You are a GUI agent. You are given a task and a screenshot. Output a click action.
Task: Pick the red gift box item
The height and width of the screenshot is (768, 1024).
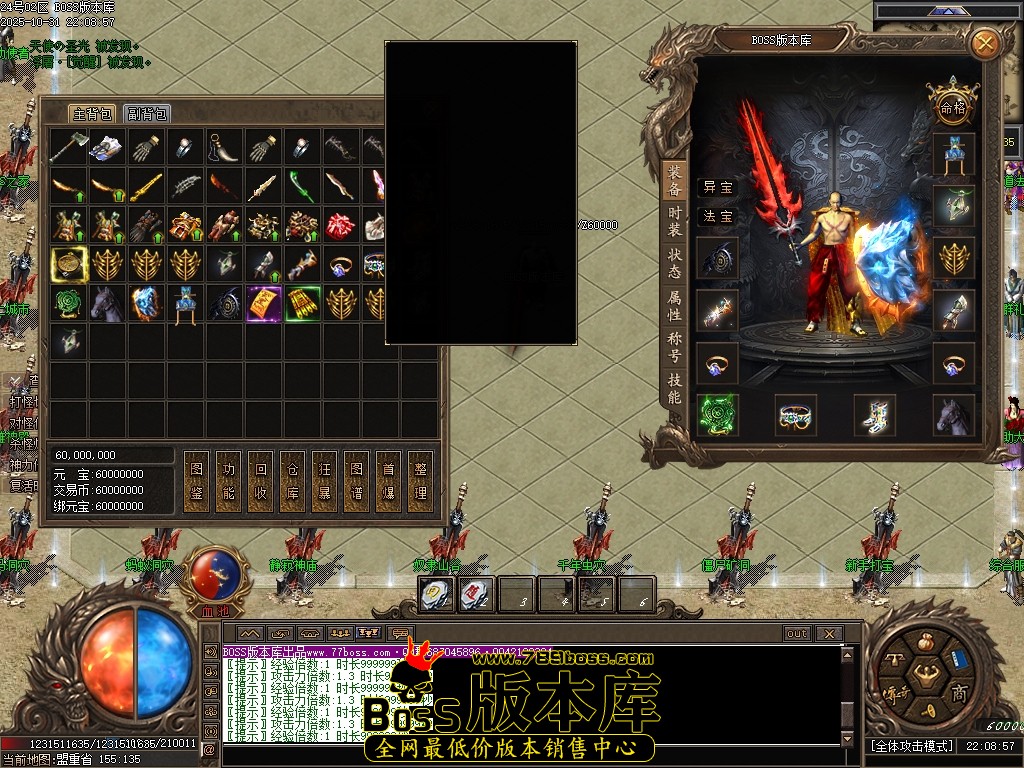coord(342,226)
